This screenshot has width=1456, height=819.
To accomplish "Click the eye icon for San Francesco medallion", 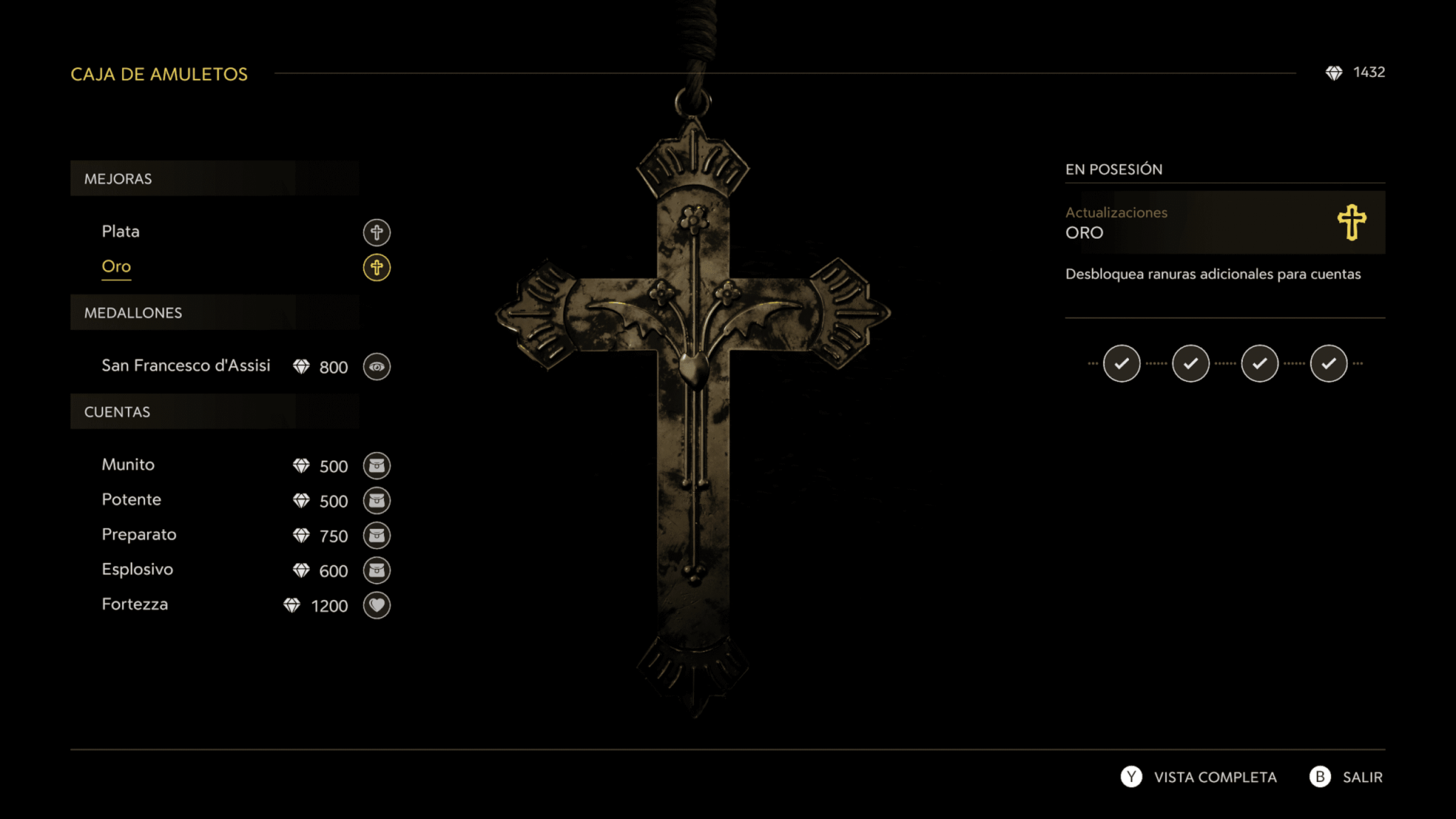I will click(377, 367).
